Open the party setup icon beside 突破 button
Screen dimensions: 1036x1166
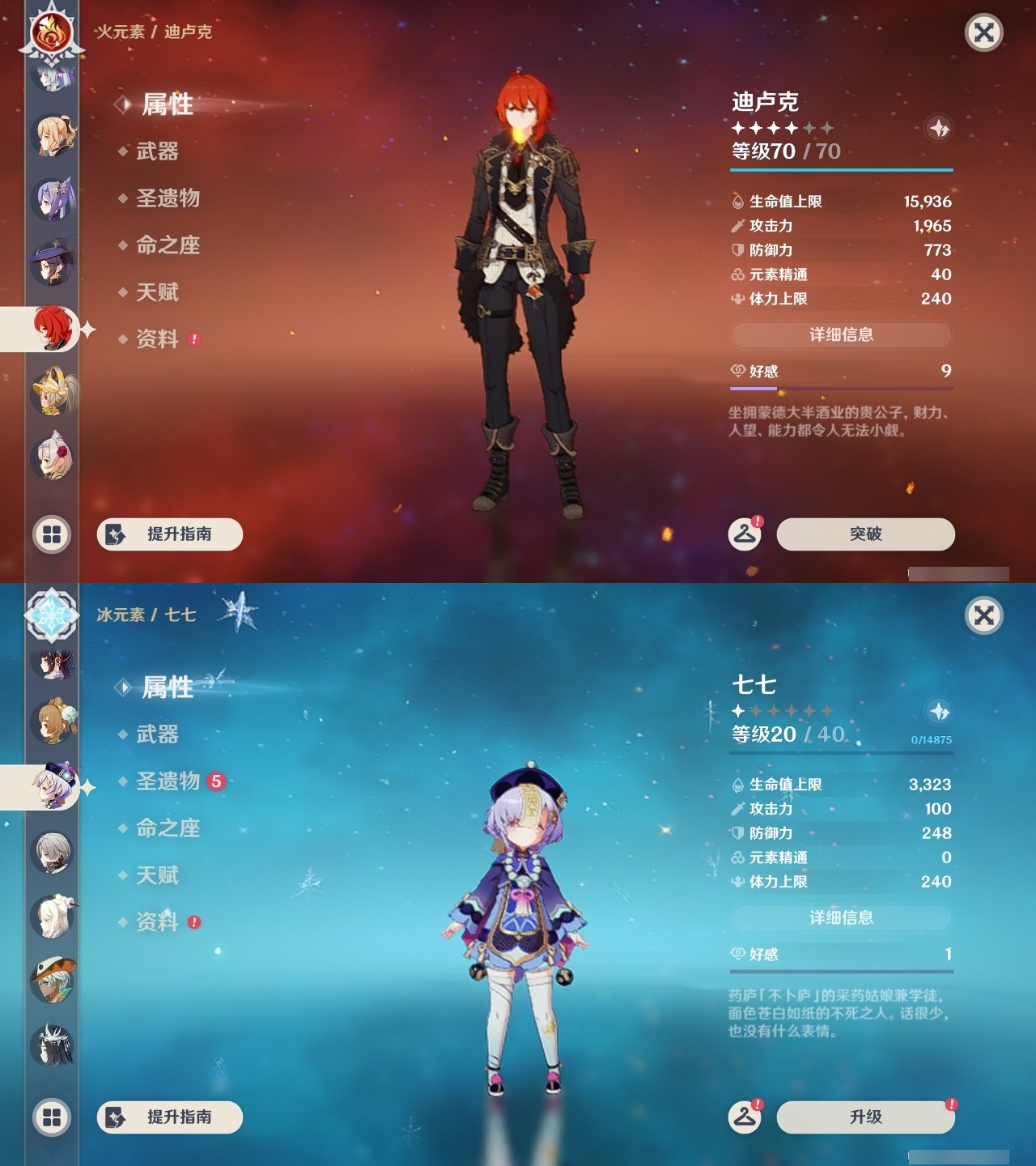point(745,534)
